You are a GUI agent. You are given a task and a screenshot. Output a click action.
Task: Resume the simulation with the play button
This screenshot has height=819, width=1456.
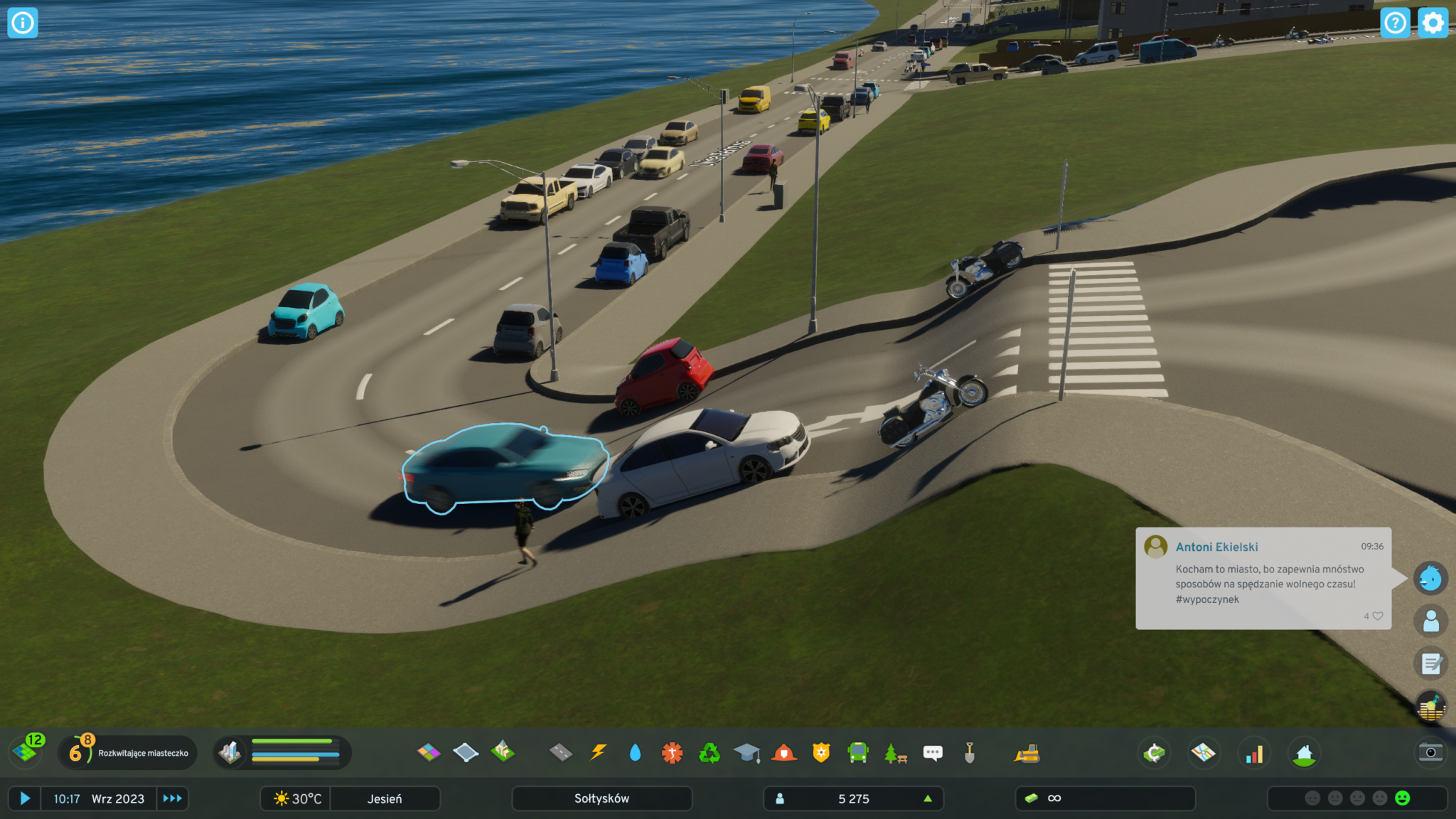coord(25,798)
